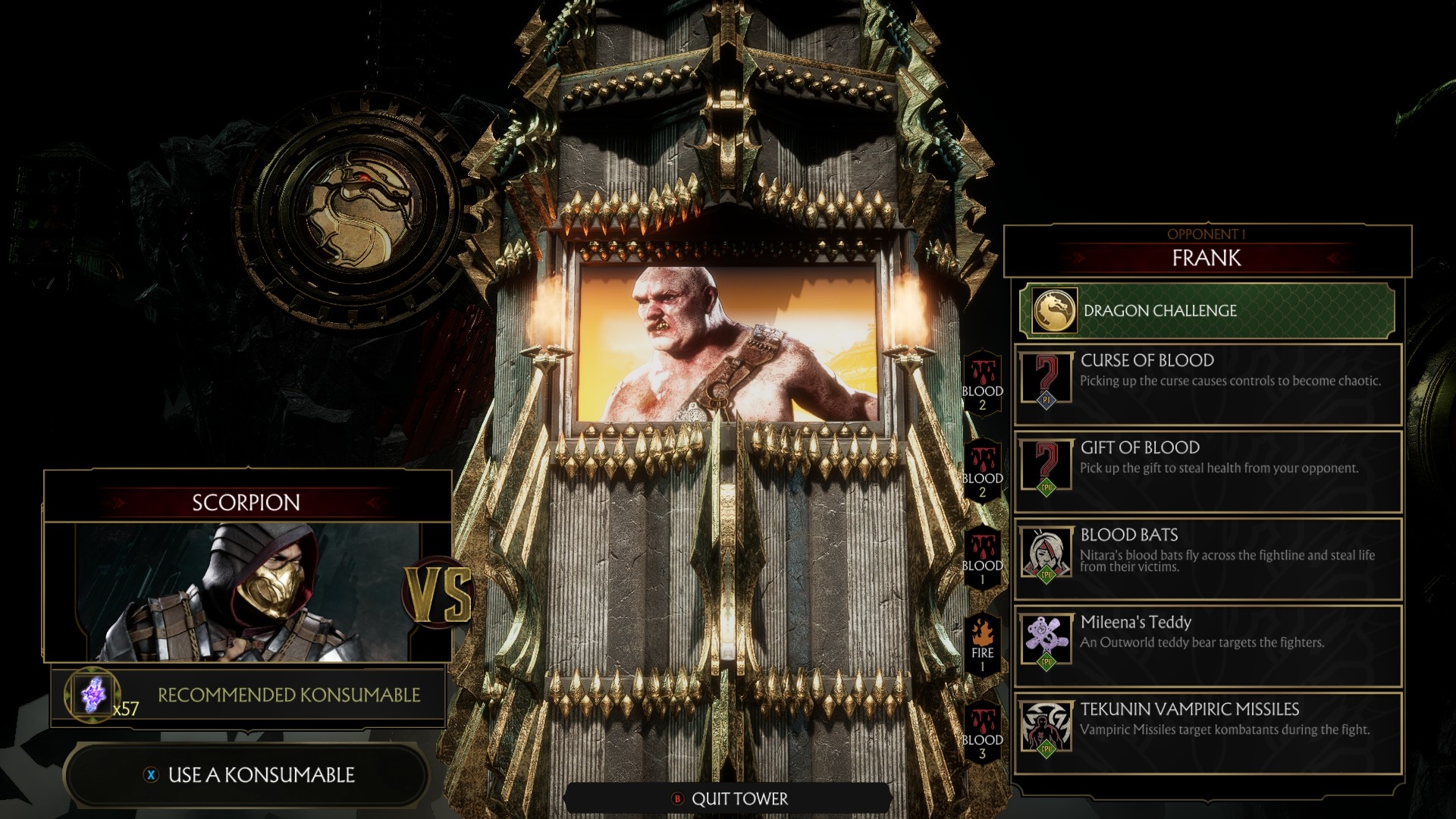Open the Dragon Challenge entry
Viewport: 1456px width, 819px height.
click(x=1207, y=311)
